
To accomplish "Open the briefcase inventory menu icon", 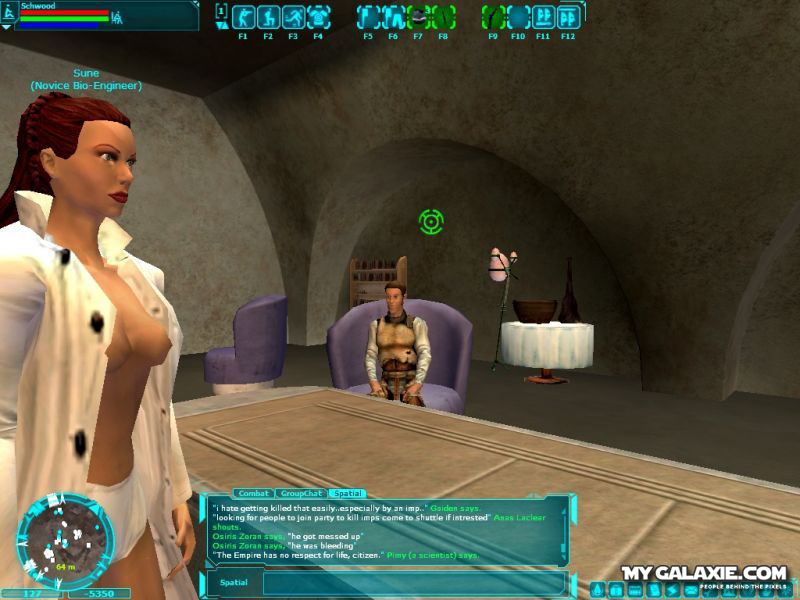I will click(616, 590).
